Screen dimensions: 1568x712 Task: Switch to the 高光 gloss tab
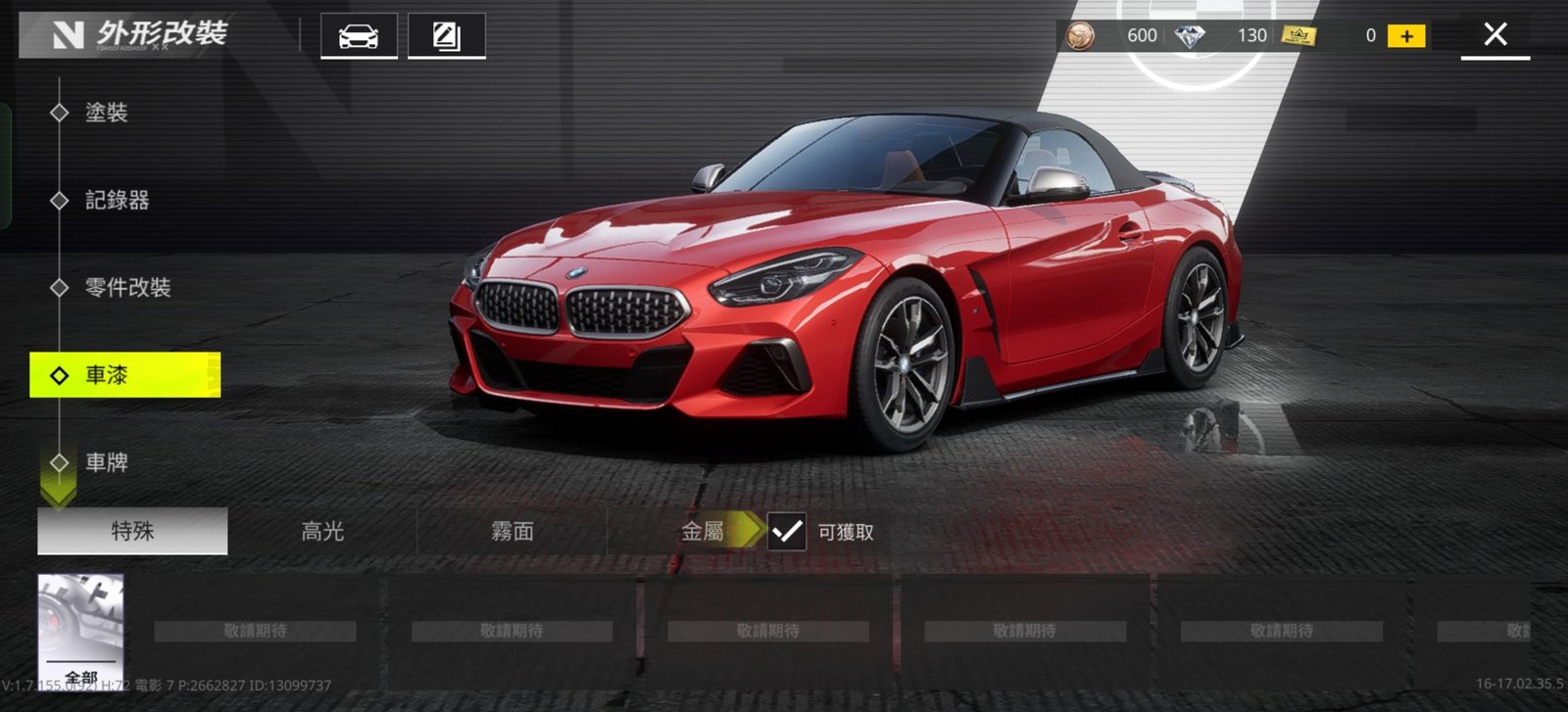322,531
